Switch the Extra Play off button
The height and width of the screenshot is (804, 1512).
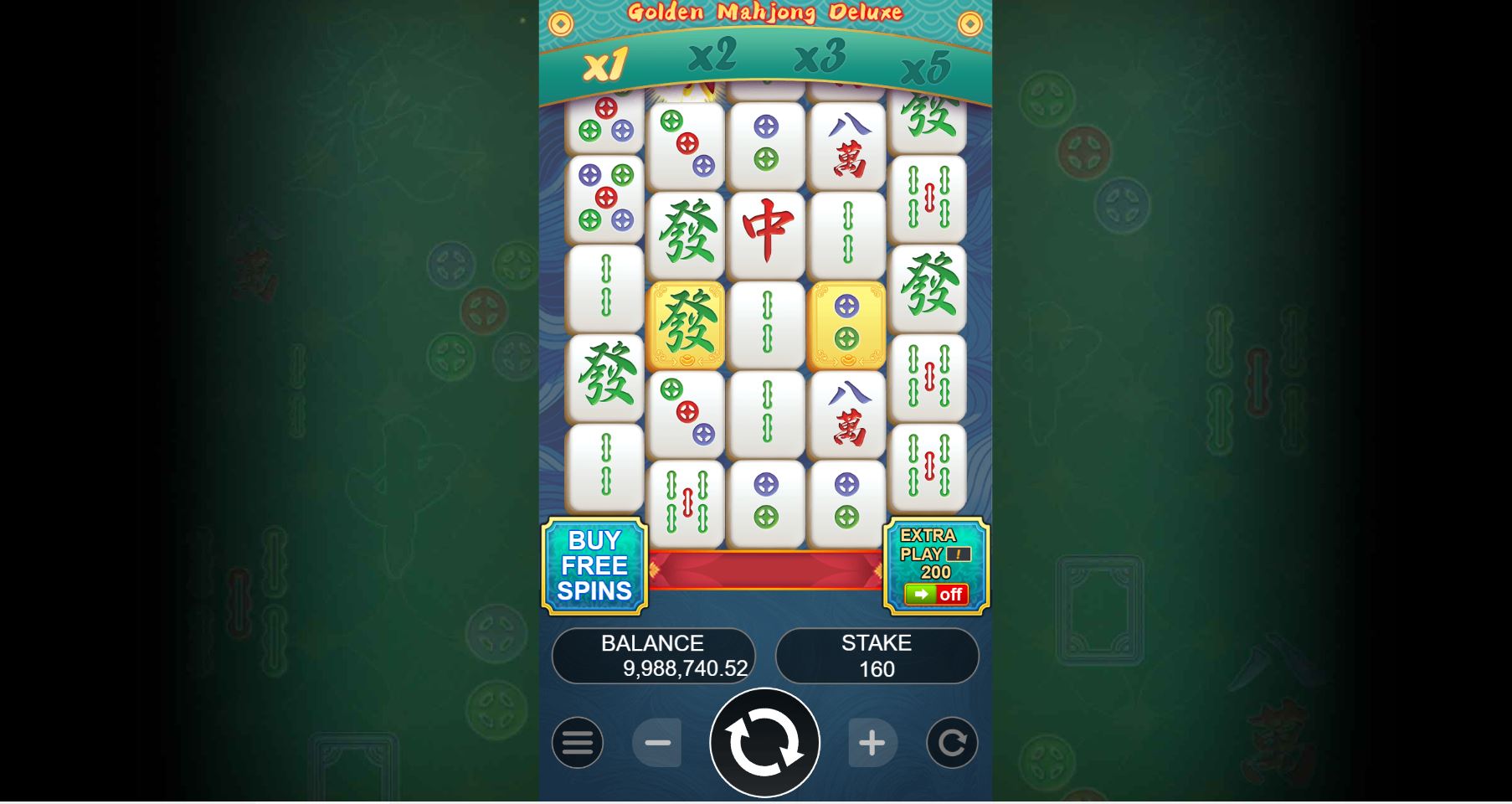(950, 595)
